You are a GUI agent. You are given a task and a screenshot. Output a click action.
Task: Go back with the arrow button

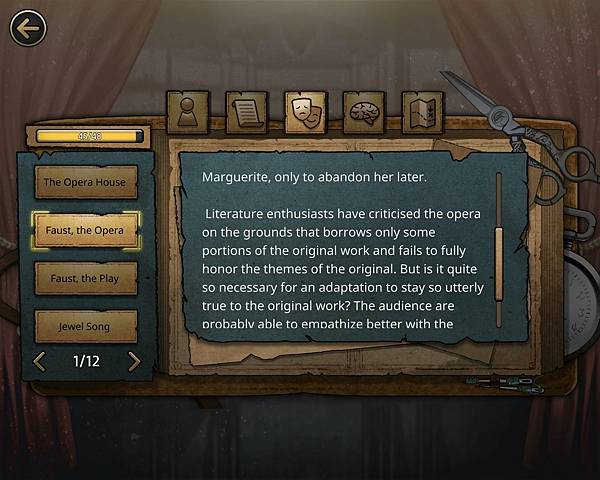coord(28,28)
